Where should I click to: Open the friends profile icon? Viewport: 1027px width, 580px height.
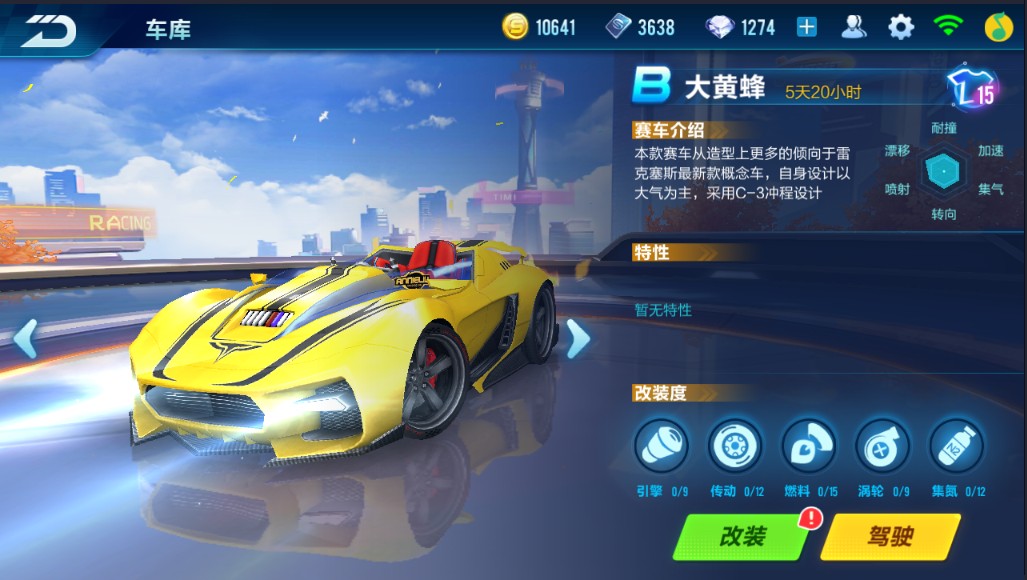pos(853,27)
